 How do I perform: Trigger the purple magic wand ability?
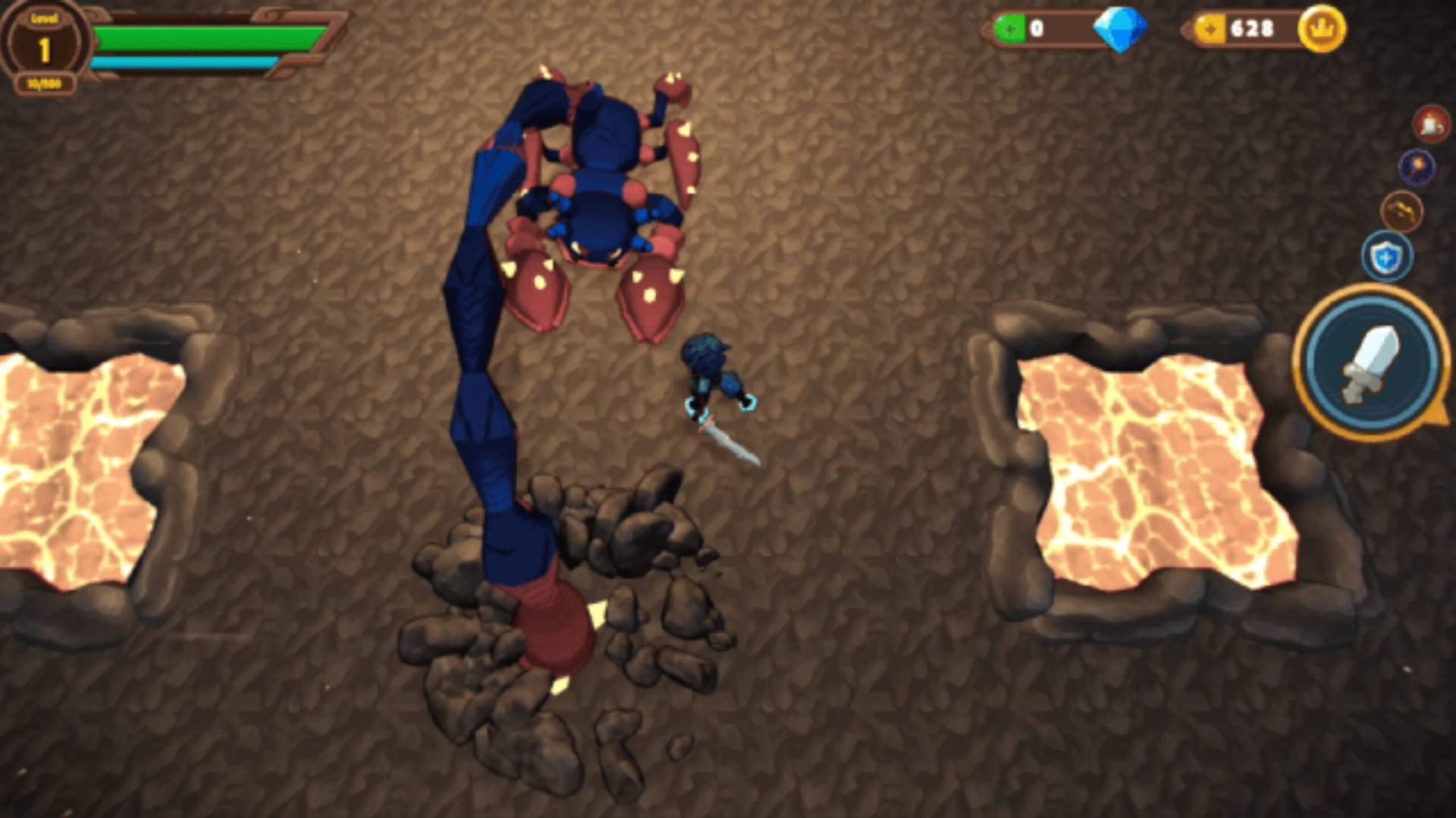pos(1417,167)
